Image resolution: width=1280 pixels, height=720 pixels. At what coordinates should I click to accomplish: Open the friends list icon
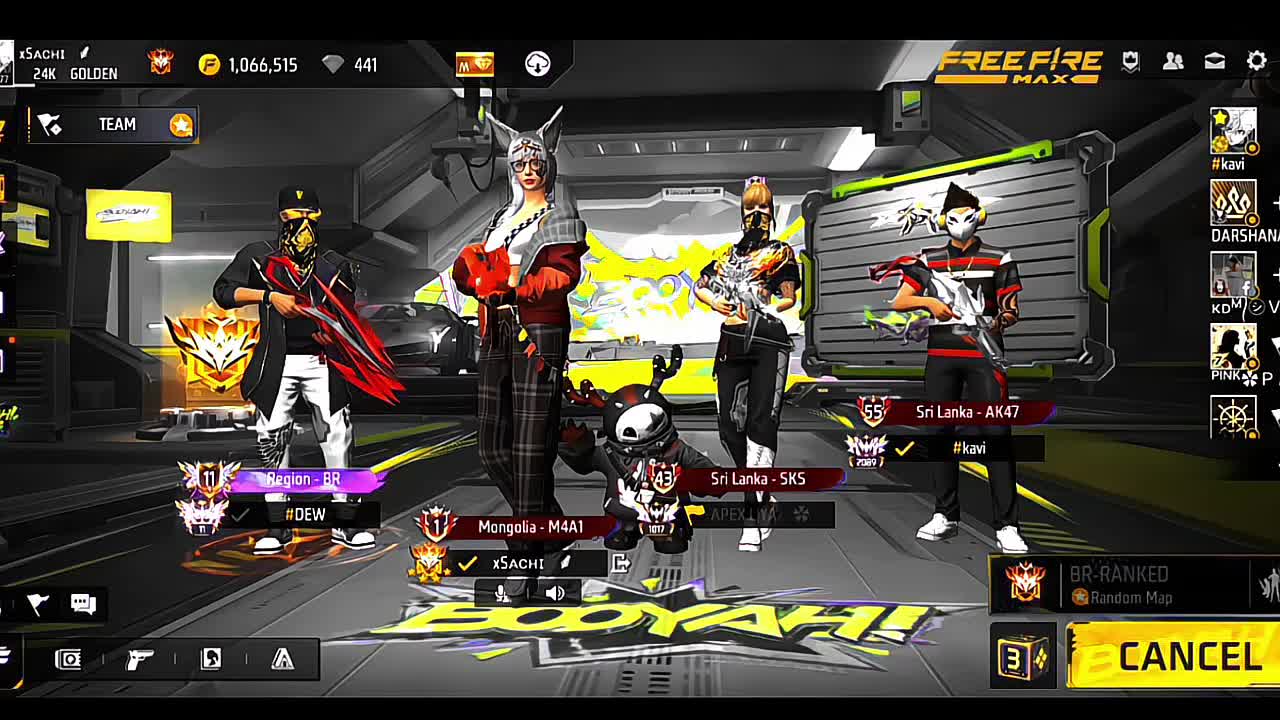1173,62
